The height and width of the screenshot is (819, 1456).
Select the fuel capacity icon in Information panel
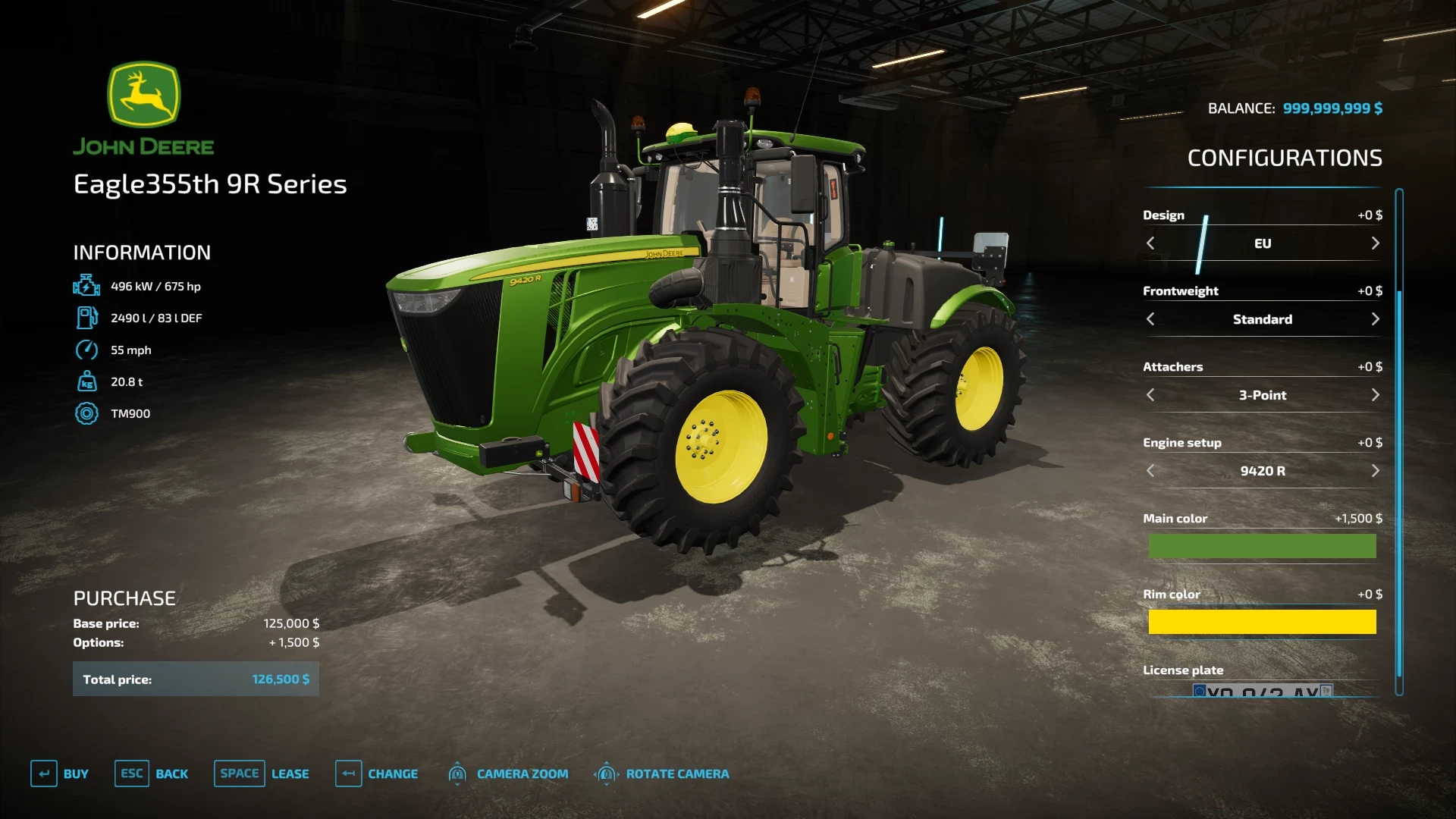[87, 318]
